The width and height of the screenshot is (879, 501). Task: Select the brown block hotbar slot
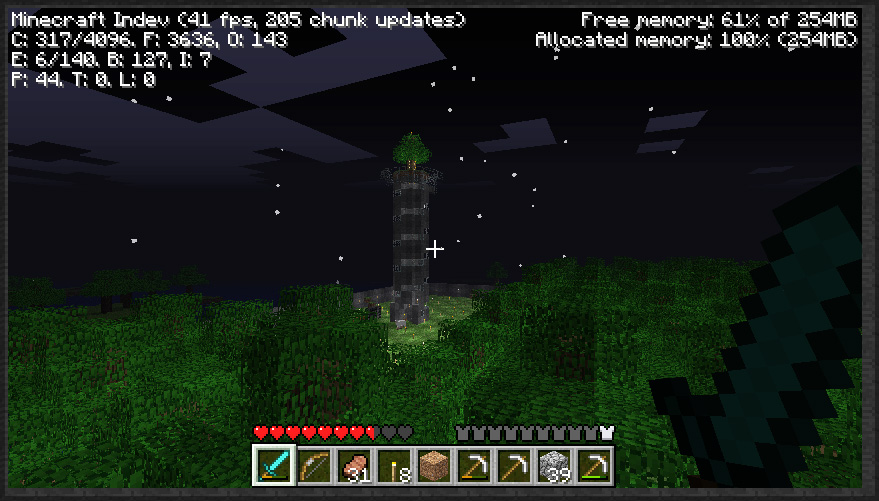coord(432,464)
